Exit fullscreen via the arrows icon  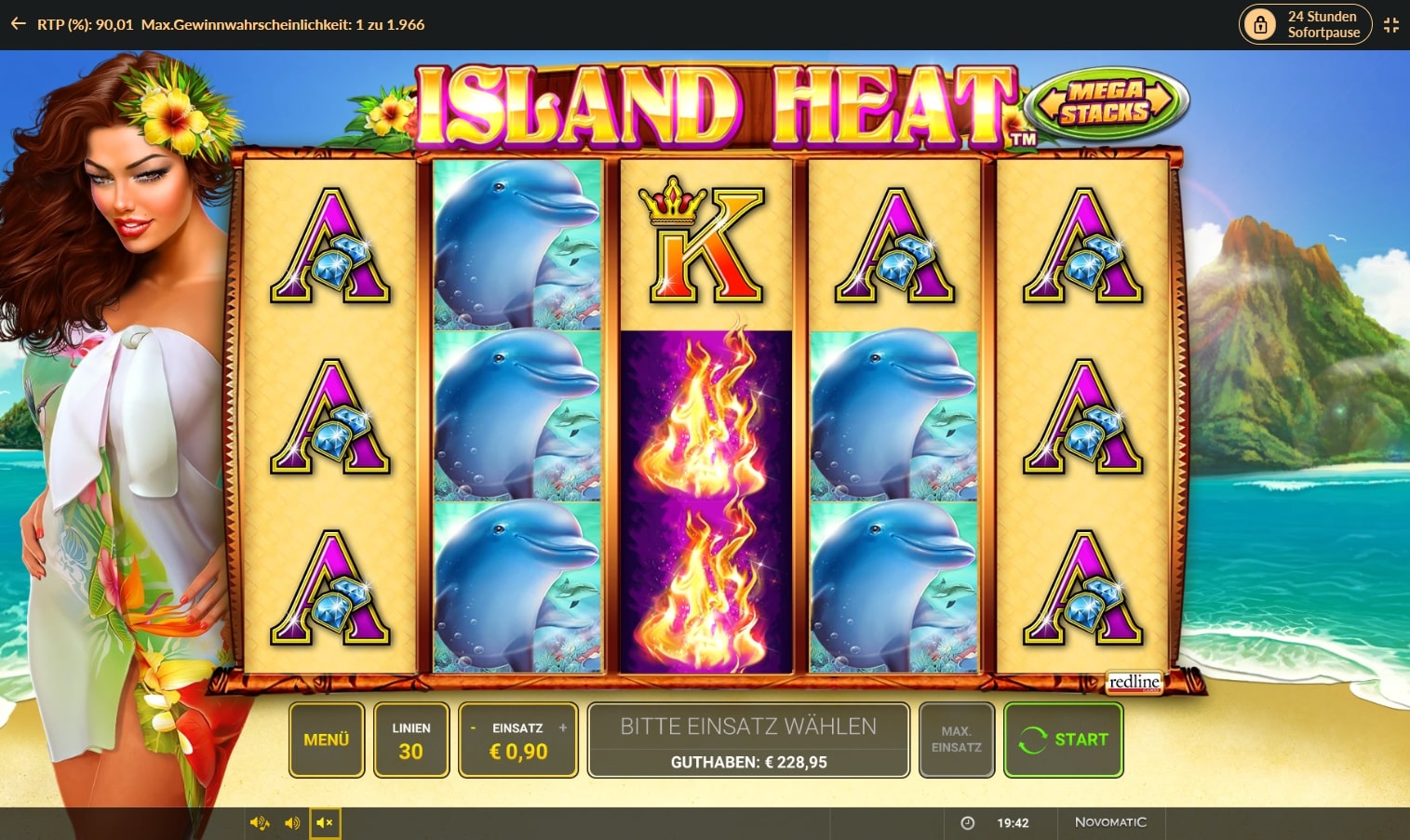[x=1392, y=24]
